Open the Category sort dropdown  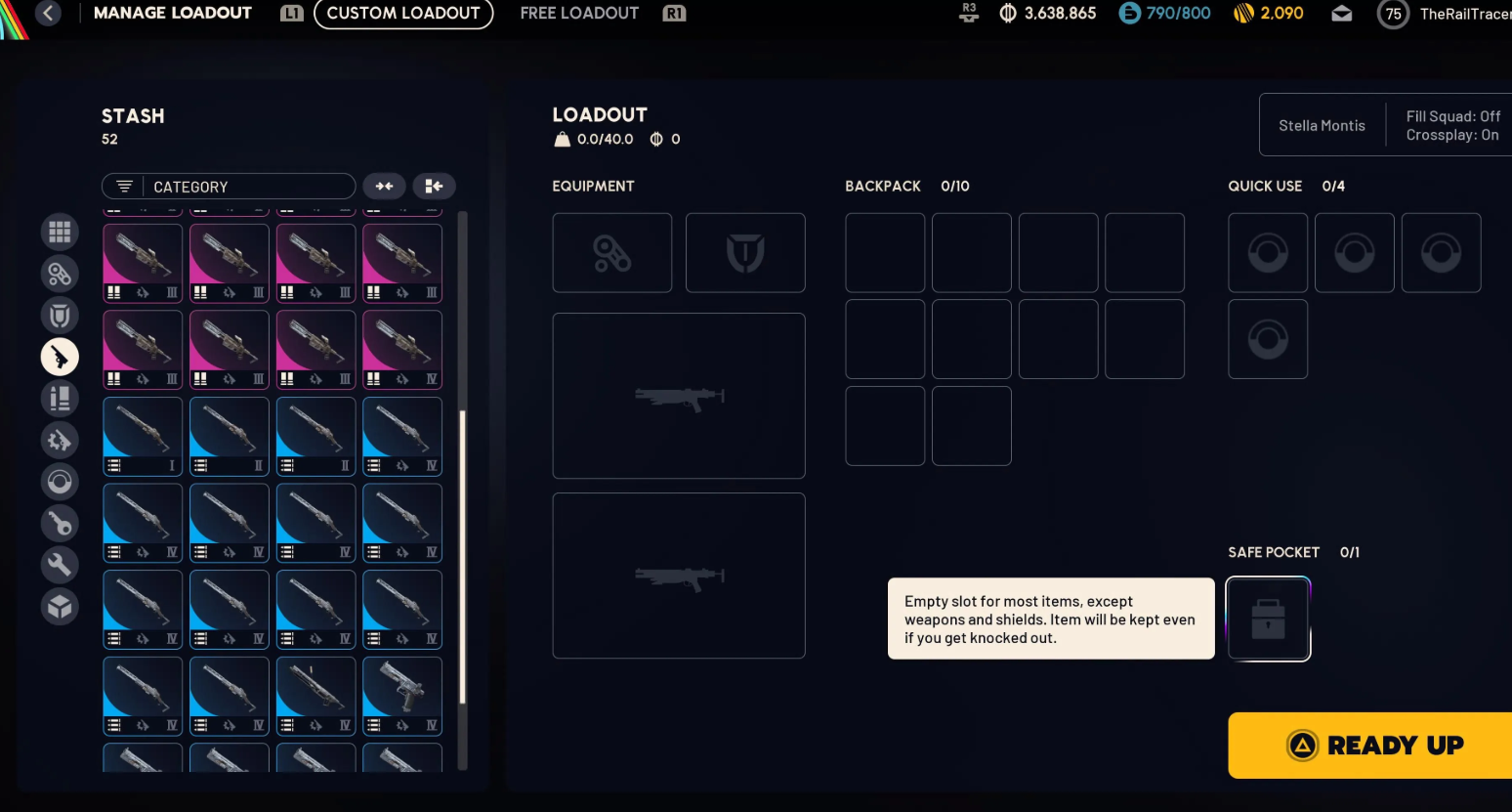click(229, 187)
